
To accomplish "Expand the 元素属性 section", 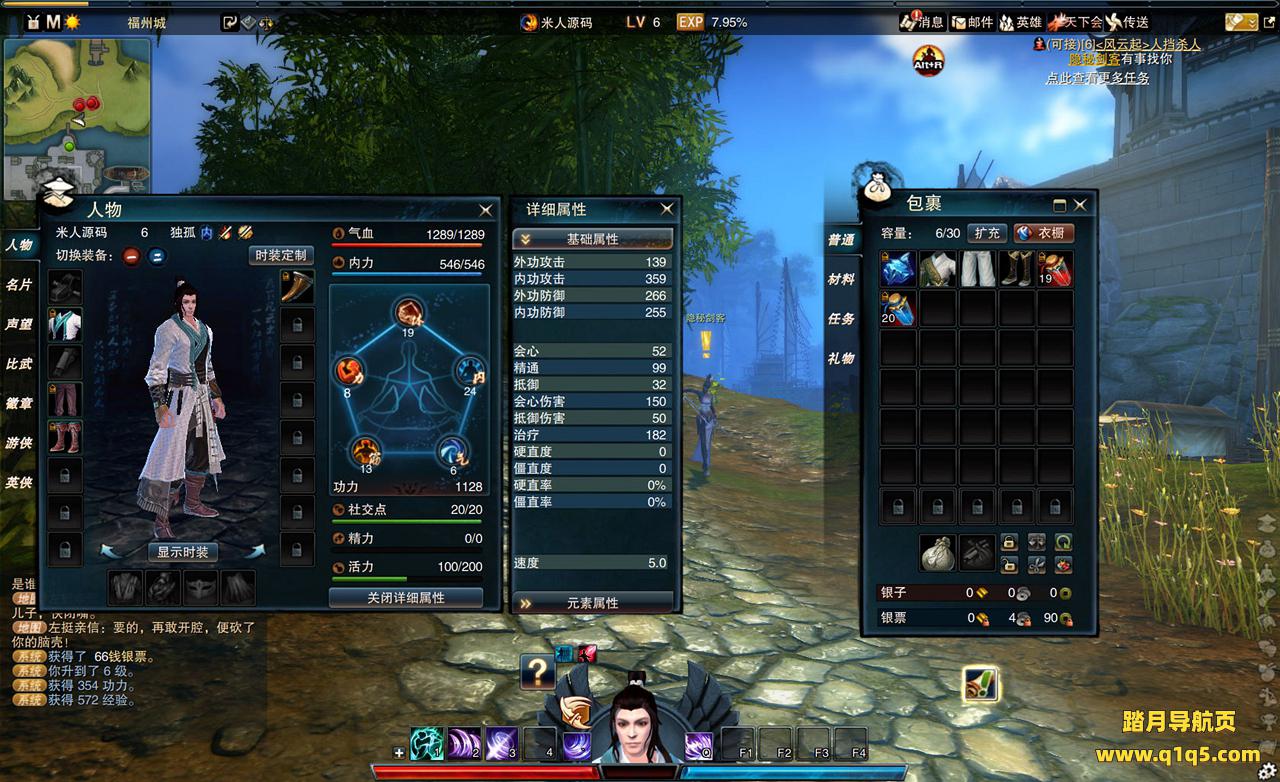I will click(x=592, y=603).
